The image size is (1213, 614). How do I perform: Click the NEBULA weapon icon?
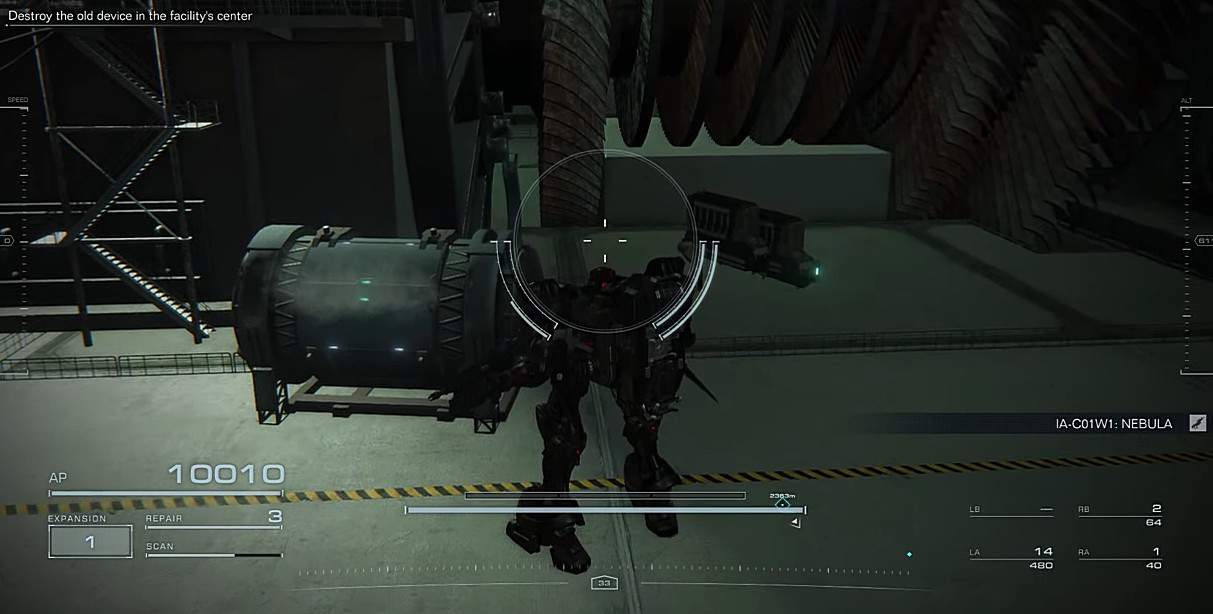click(1197, 424)
